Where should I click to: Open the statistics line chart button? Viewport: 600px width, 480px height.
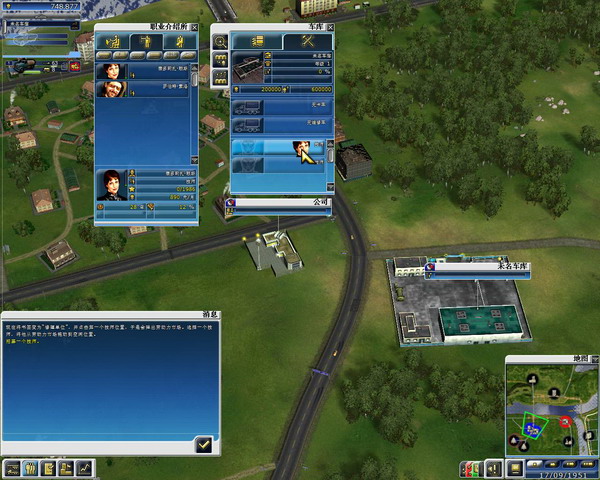(x=85, y=467)
